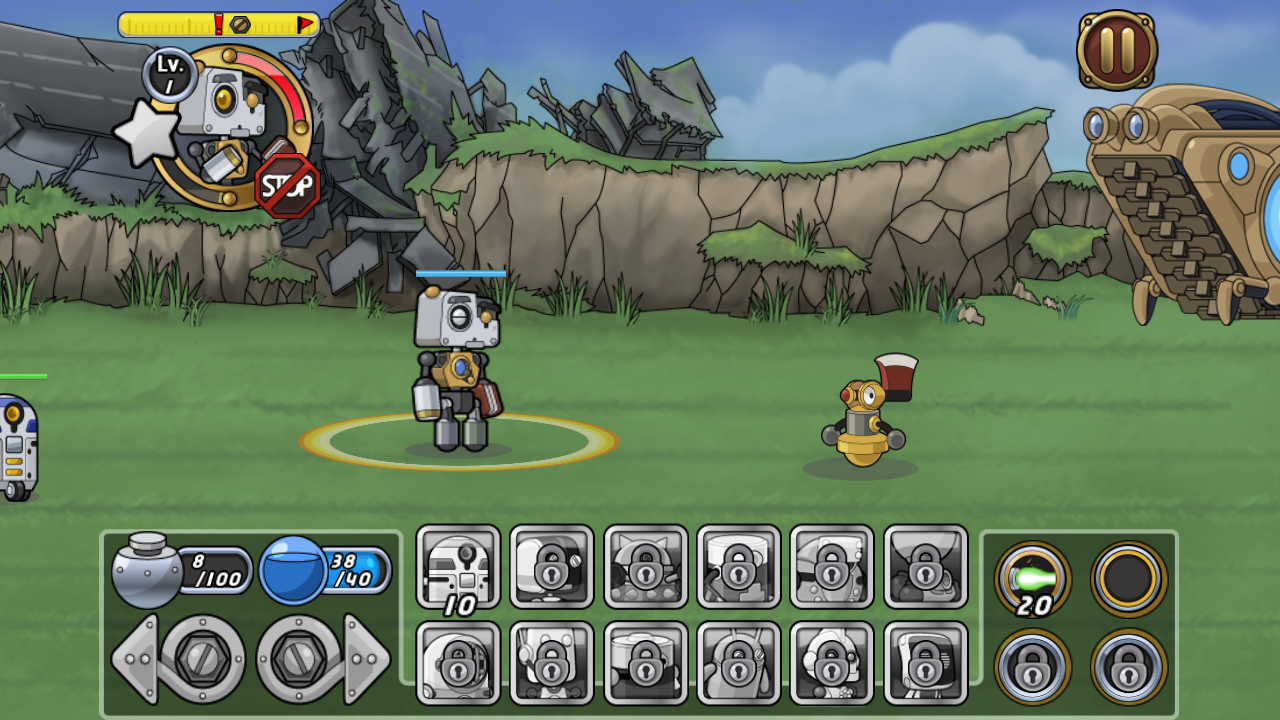
Task: Click the blue mana orb
Action: [x=292, y=571]
